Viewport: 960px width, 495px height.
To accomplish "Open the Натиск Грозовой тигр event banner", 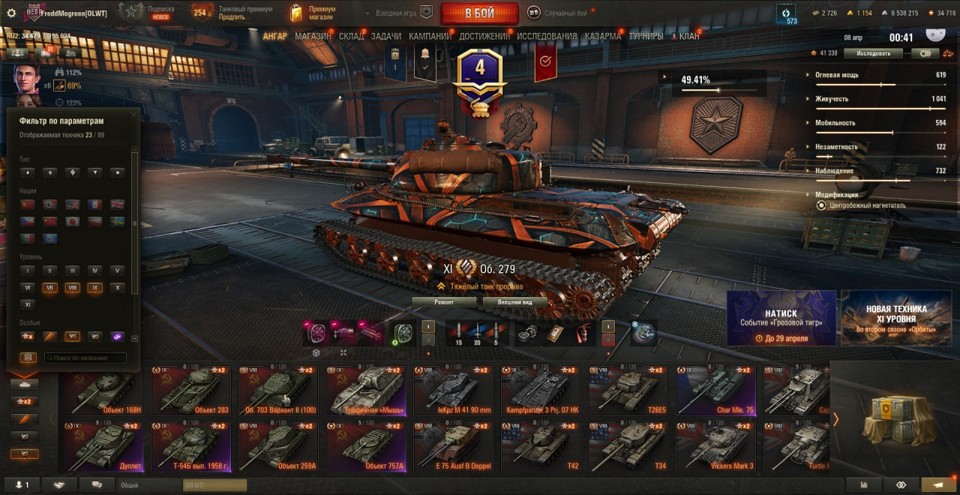I will (x=781, y=318).
